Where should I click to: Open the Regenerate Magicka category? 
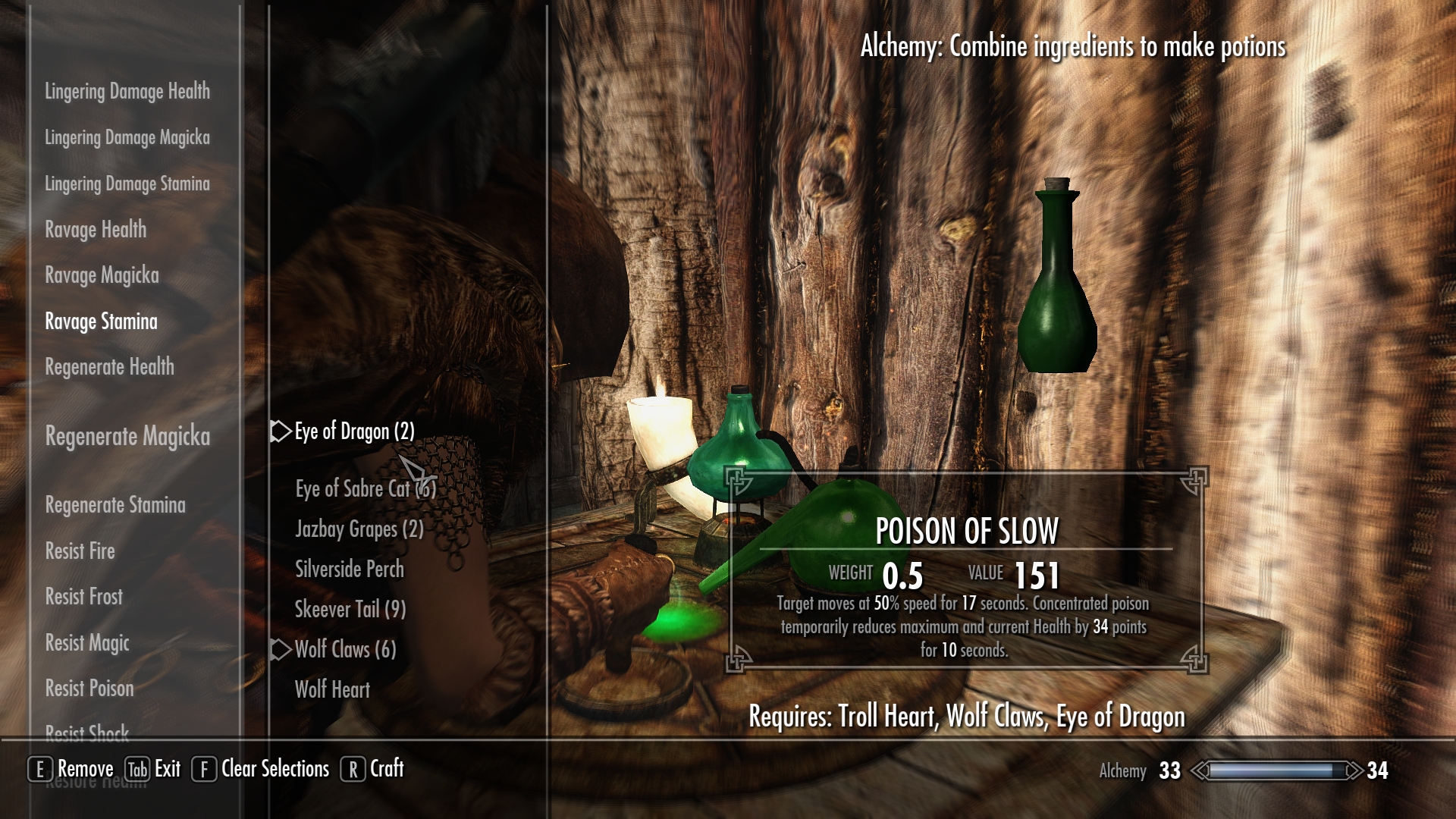tap(127, 437)
